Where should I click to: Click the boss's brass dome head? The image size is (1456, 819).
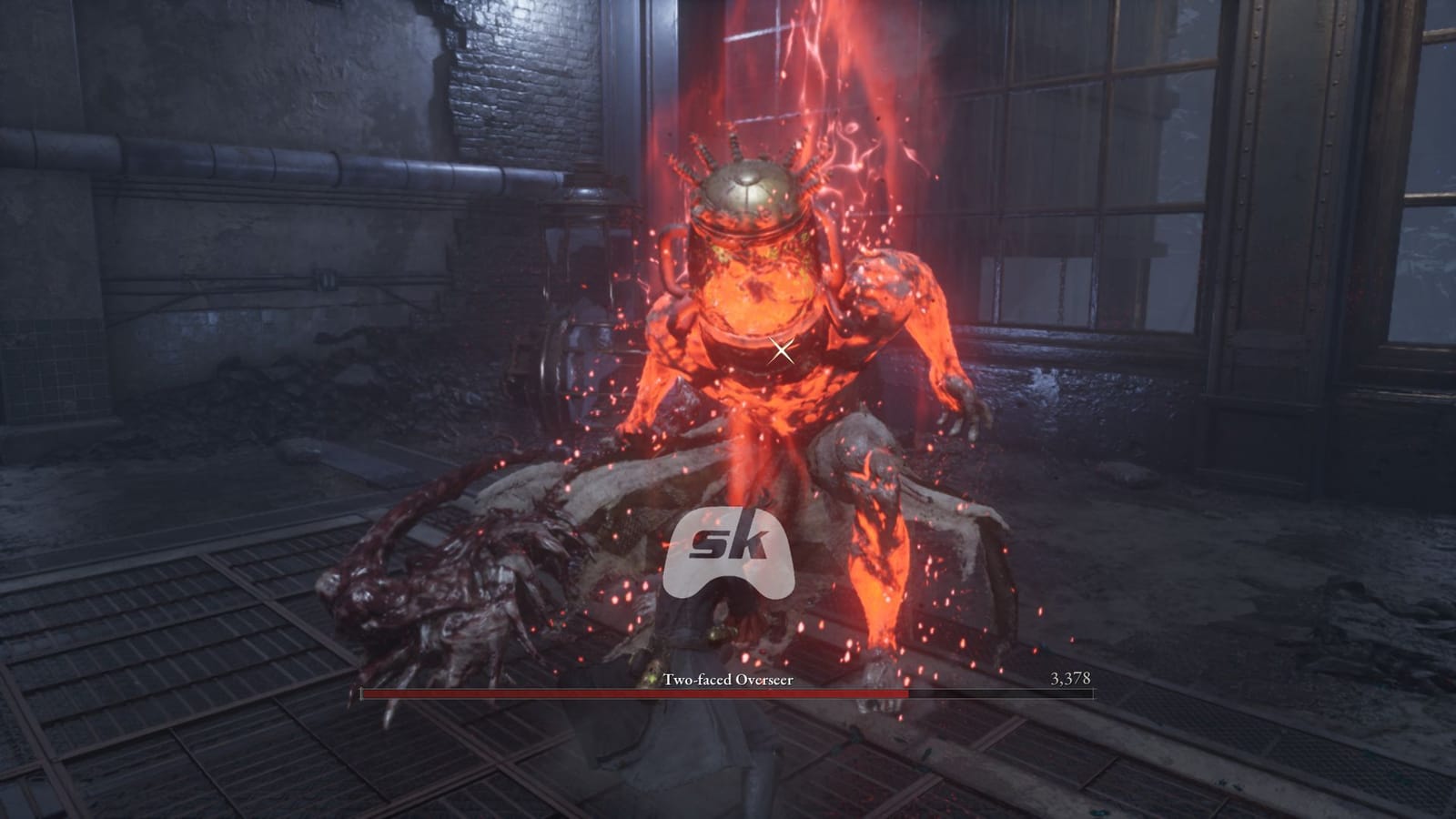[x=746, y=187]
